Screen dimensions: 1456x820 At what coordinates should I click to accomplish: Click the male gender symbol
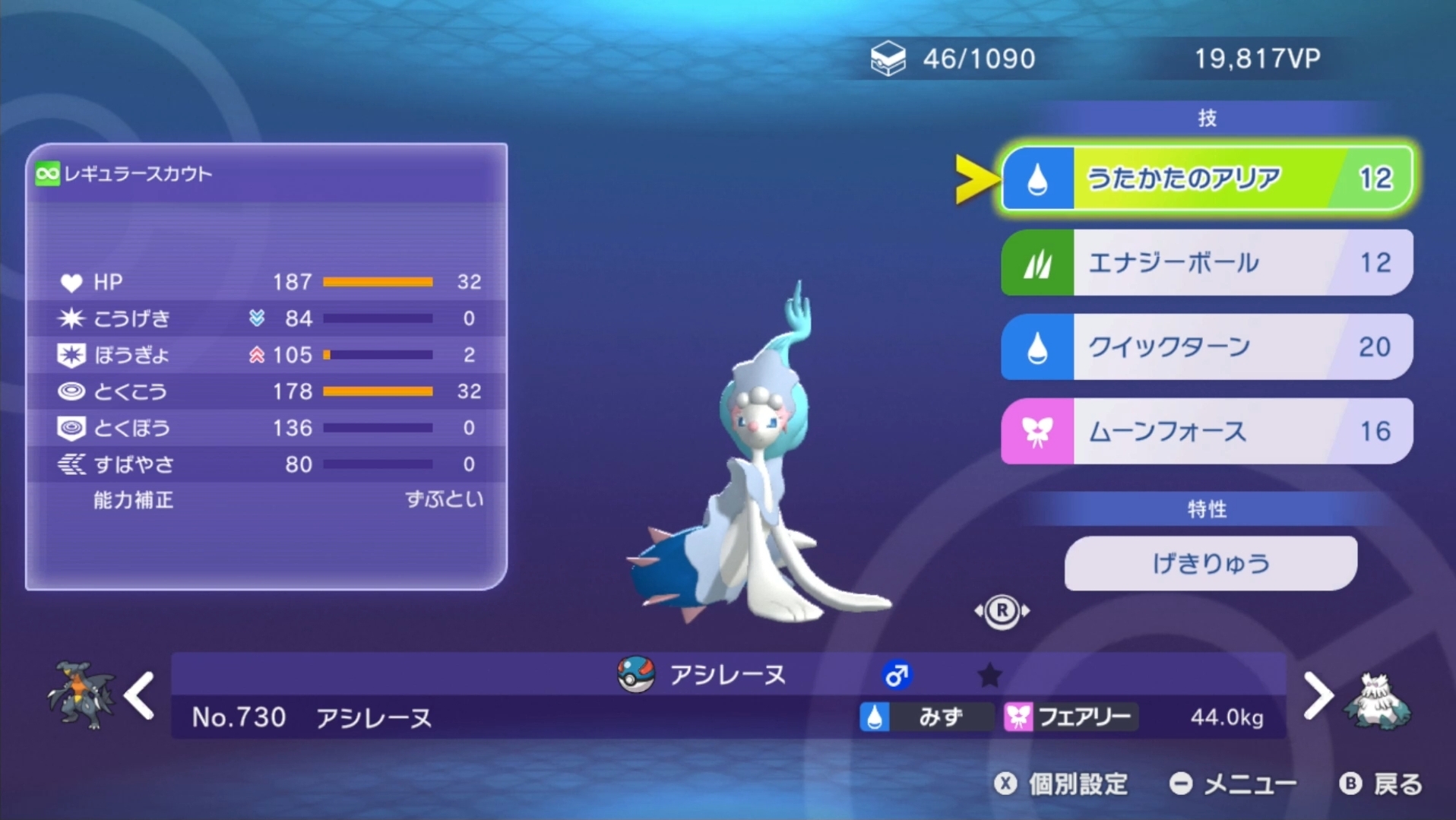coord(896,673)
